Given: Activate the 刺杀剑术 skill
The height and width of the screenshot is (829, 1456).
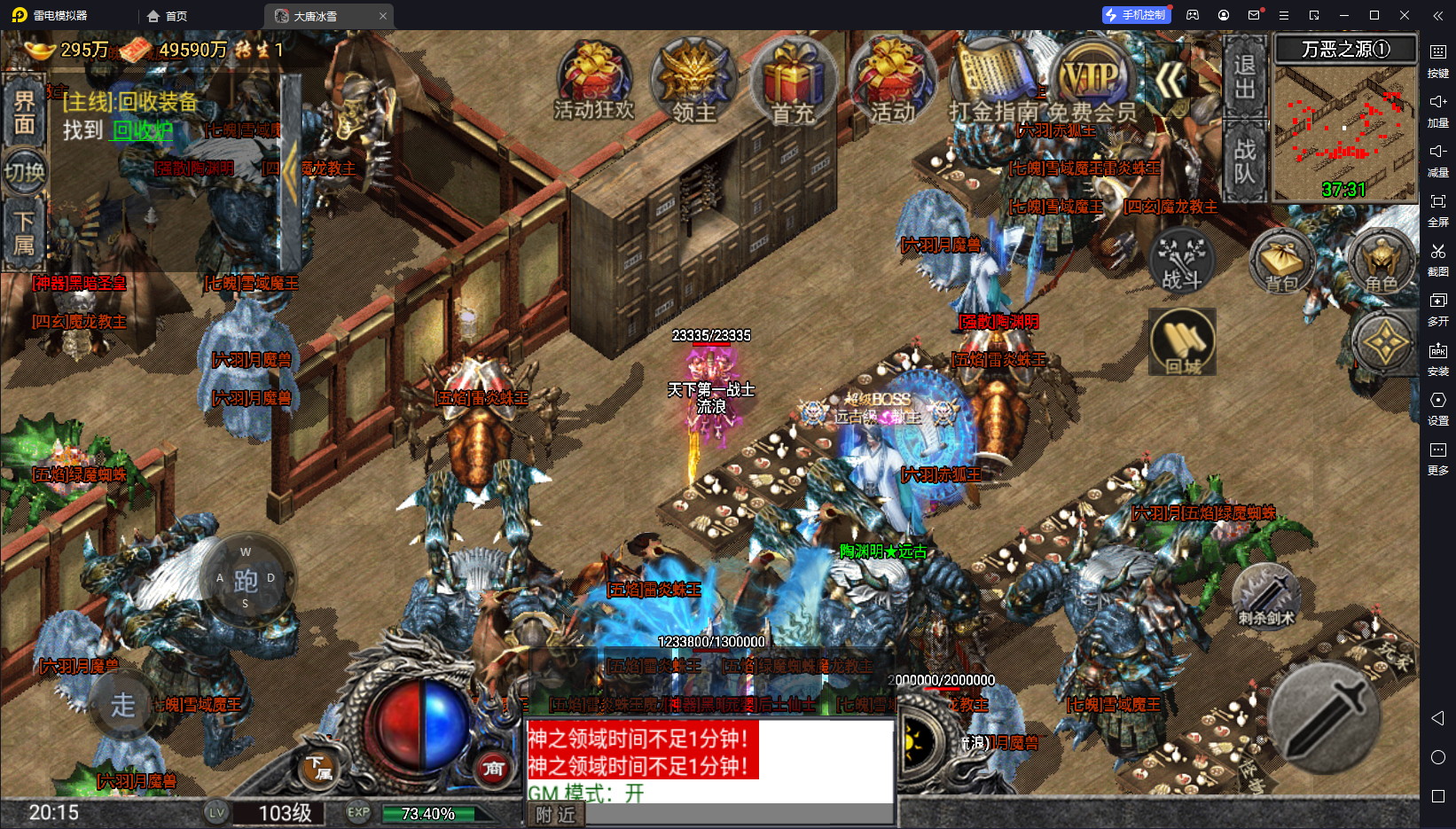Looking at the screenshot, I should [1266, 595].
